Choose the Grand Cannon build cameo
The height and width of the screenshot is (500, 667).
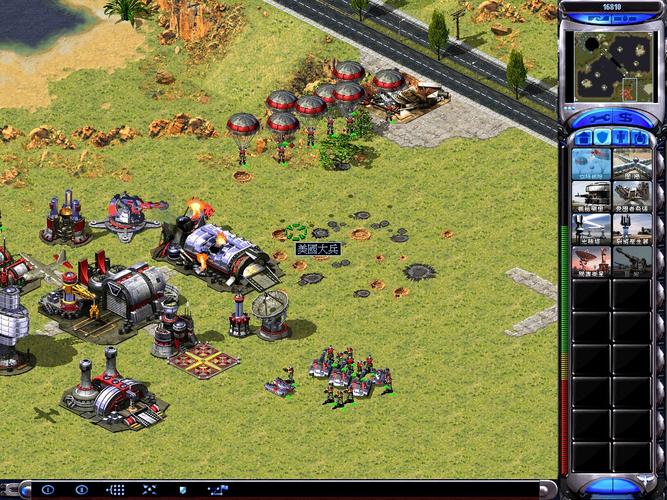[x=632, y=261]
